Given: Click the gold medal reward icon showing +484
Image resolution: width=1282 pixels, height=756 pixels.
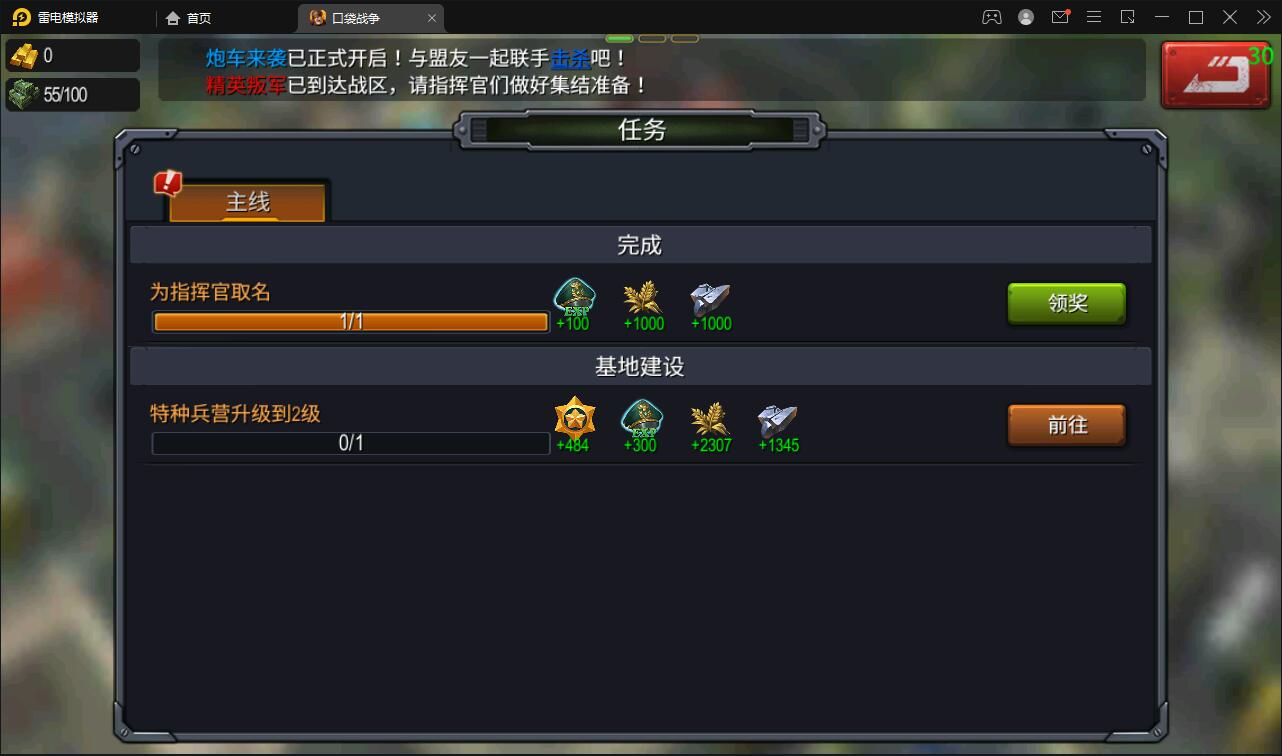Looking at the screenshot, I should point(573,419).
